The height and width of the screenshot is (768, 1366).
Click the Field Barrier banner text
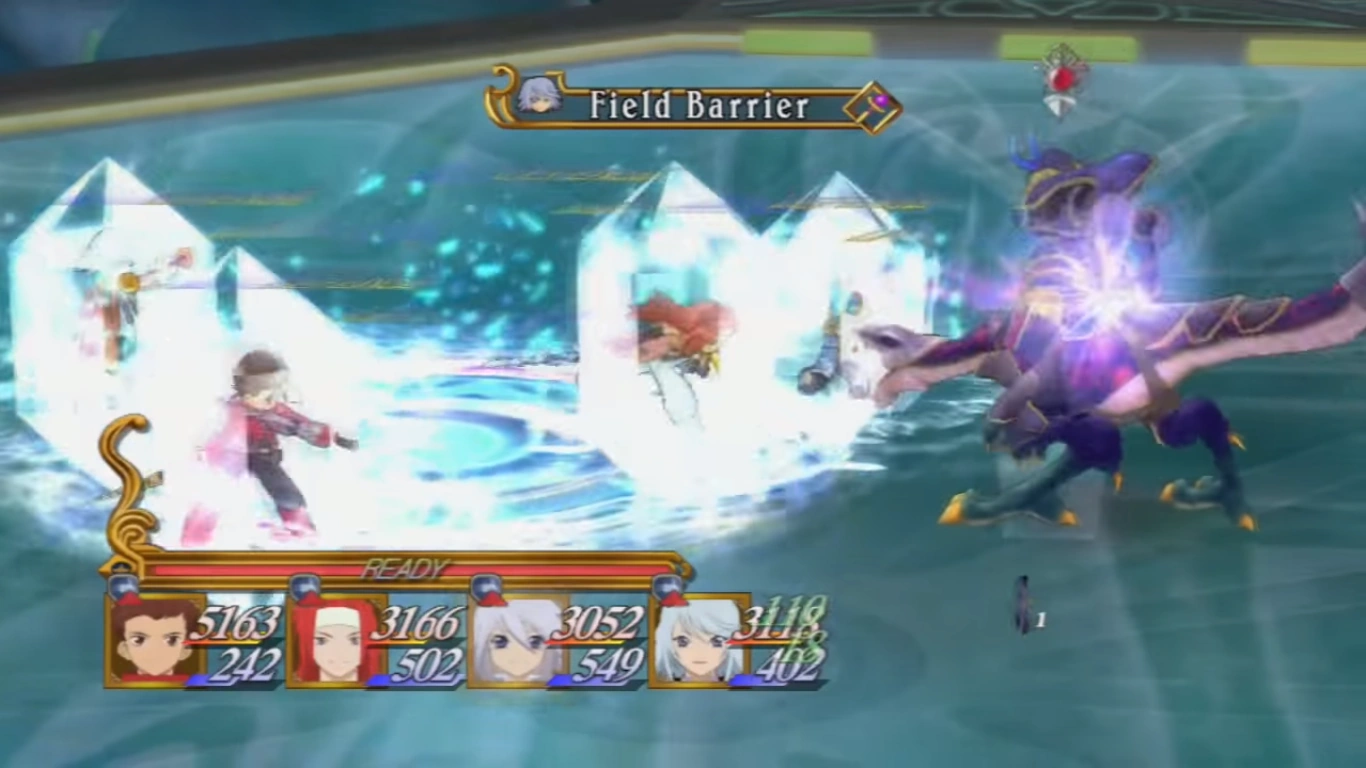point(700,103)
